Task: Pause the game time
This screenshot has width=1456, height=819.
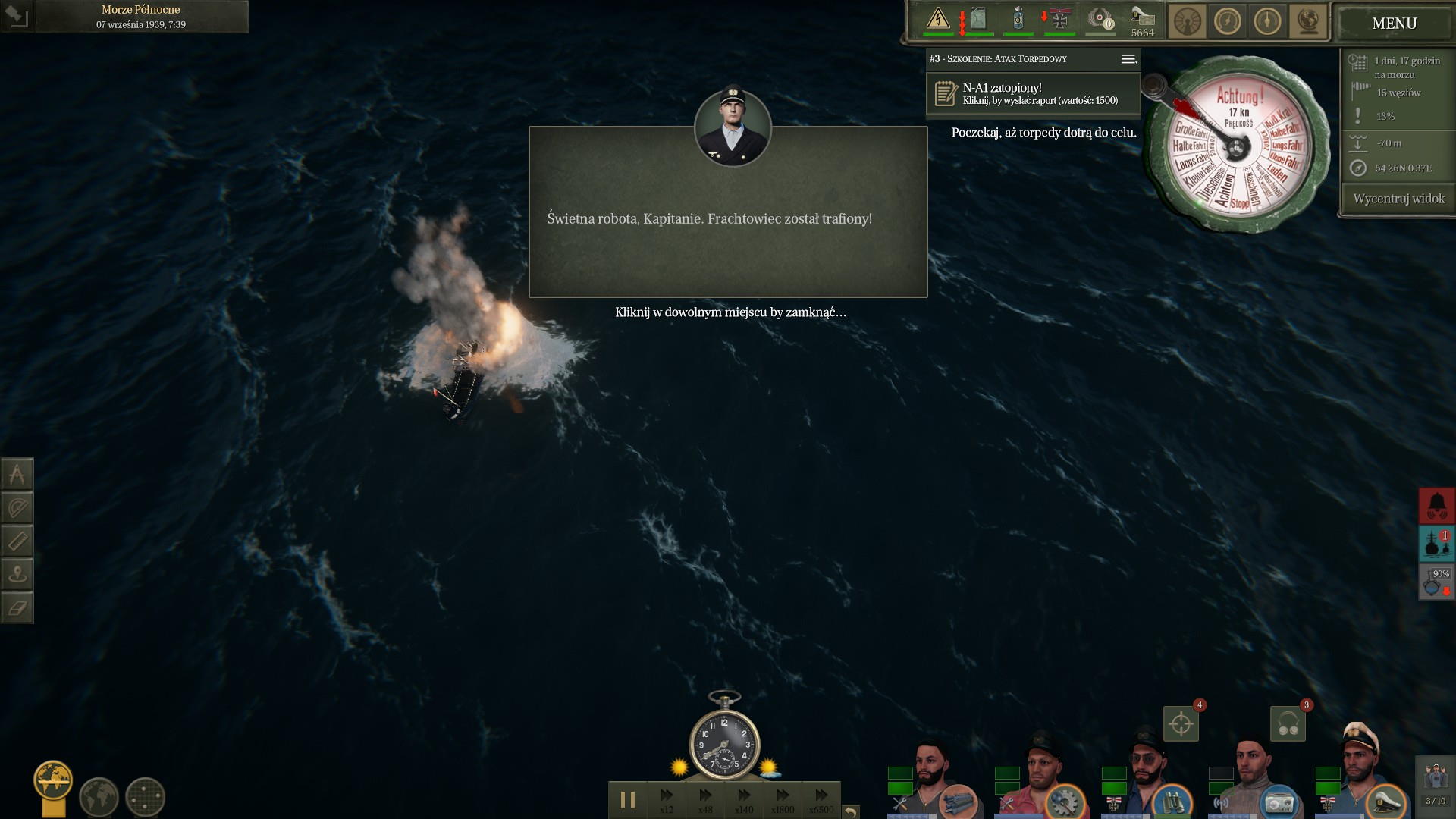Action: pyautogui.click(x=628, y=799)
